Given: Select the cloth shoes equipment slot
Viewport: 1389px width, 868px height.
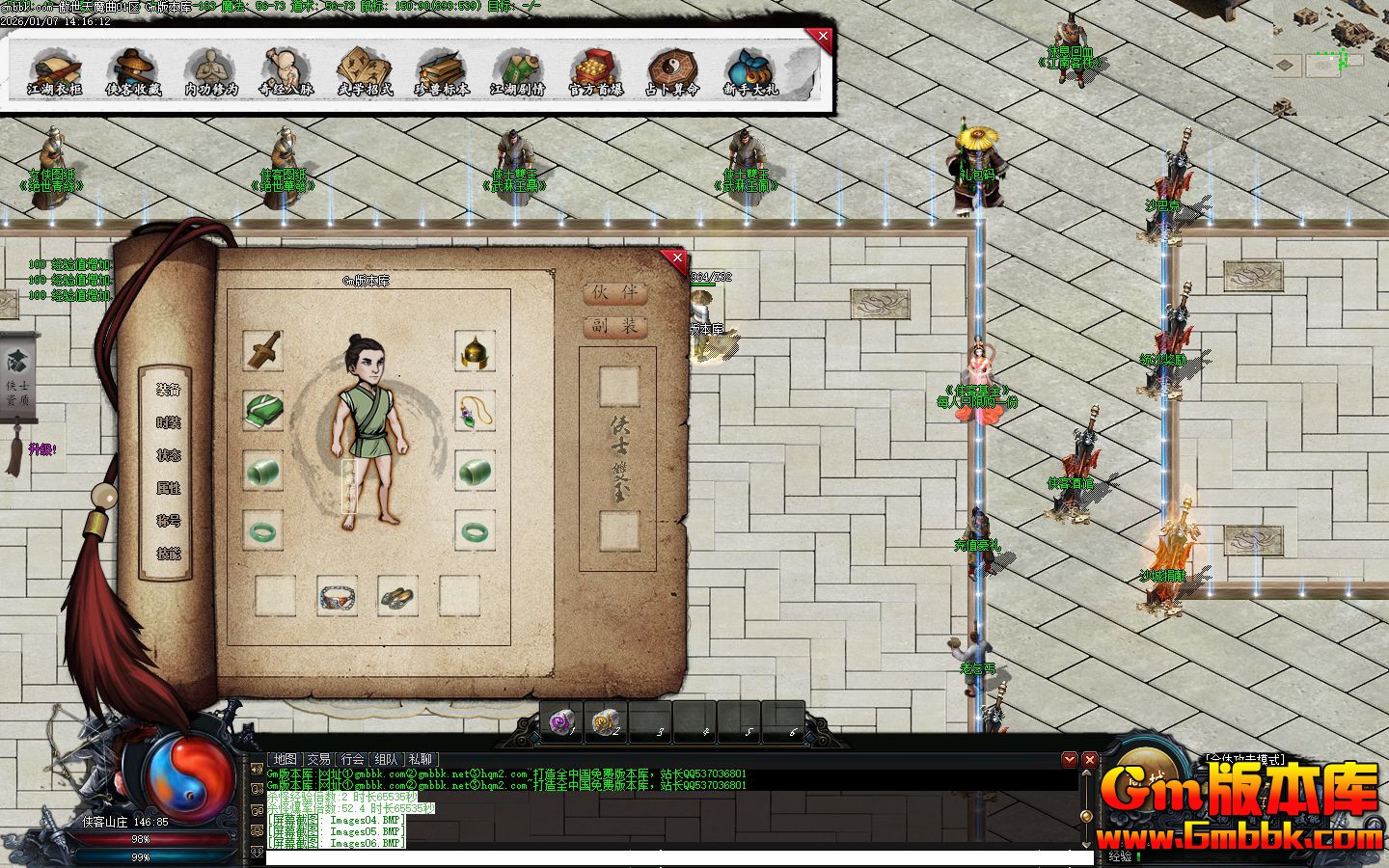Looking at the screenshot, I should [397, 596].
